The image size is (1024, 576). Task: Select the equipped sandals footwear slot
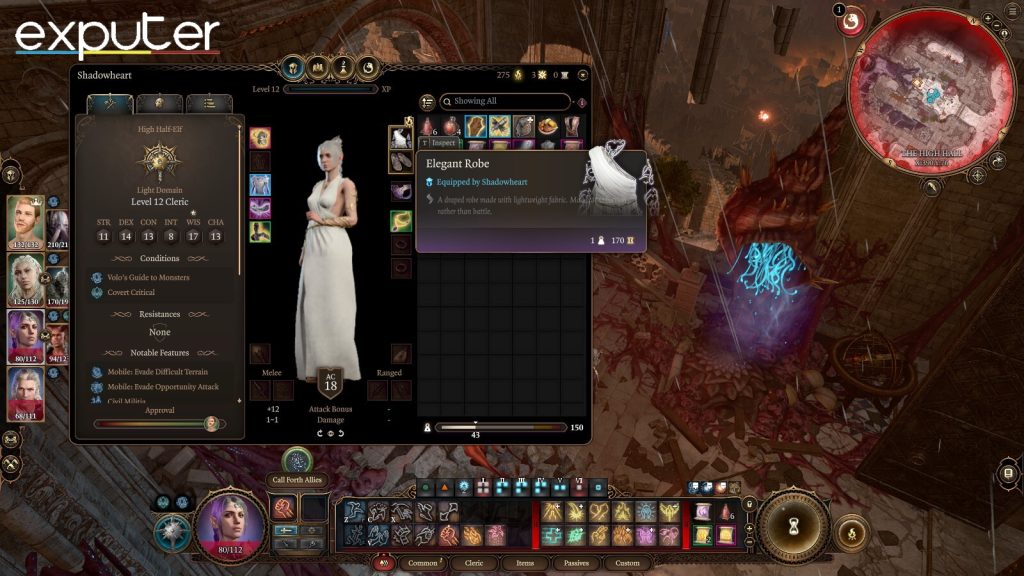coord(401,162)
